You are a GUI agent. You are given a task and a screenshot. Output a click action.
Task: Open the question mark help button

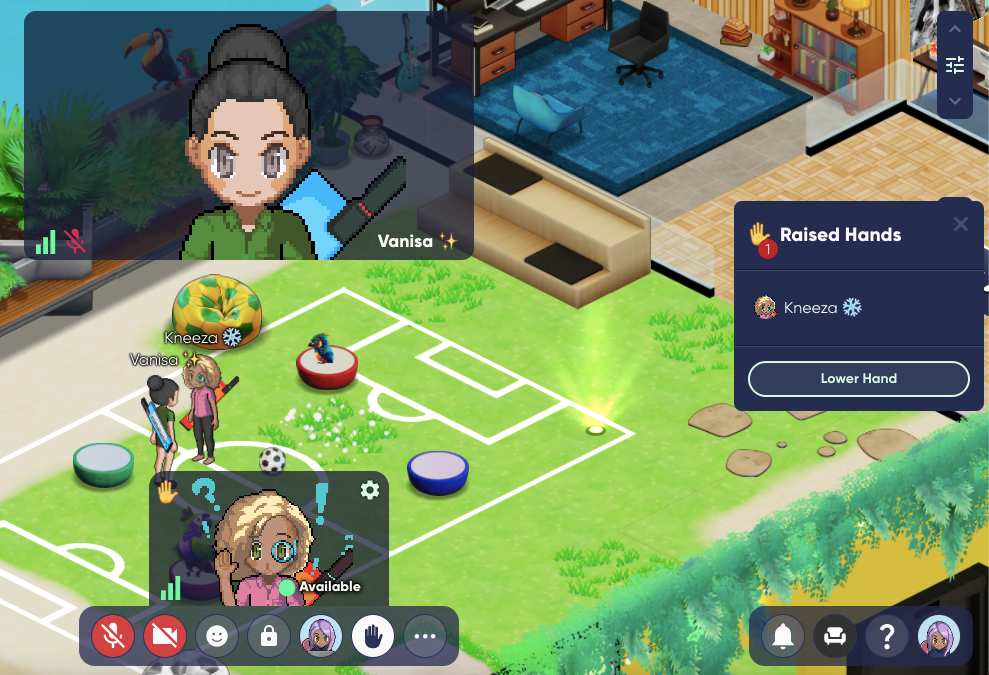coord(887,635)
